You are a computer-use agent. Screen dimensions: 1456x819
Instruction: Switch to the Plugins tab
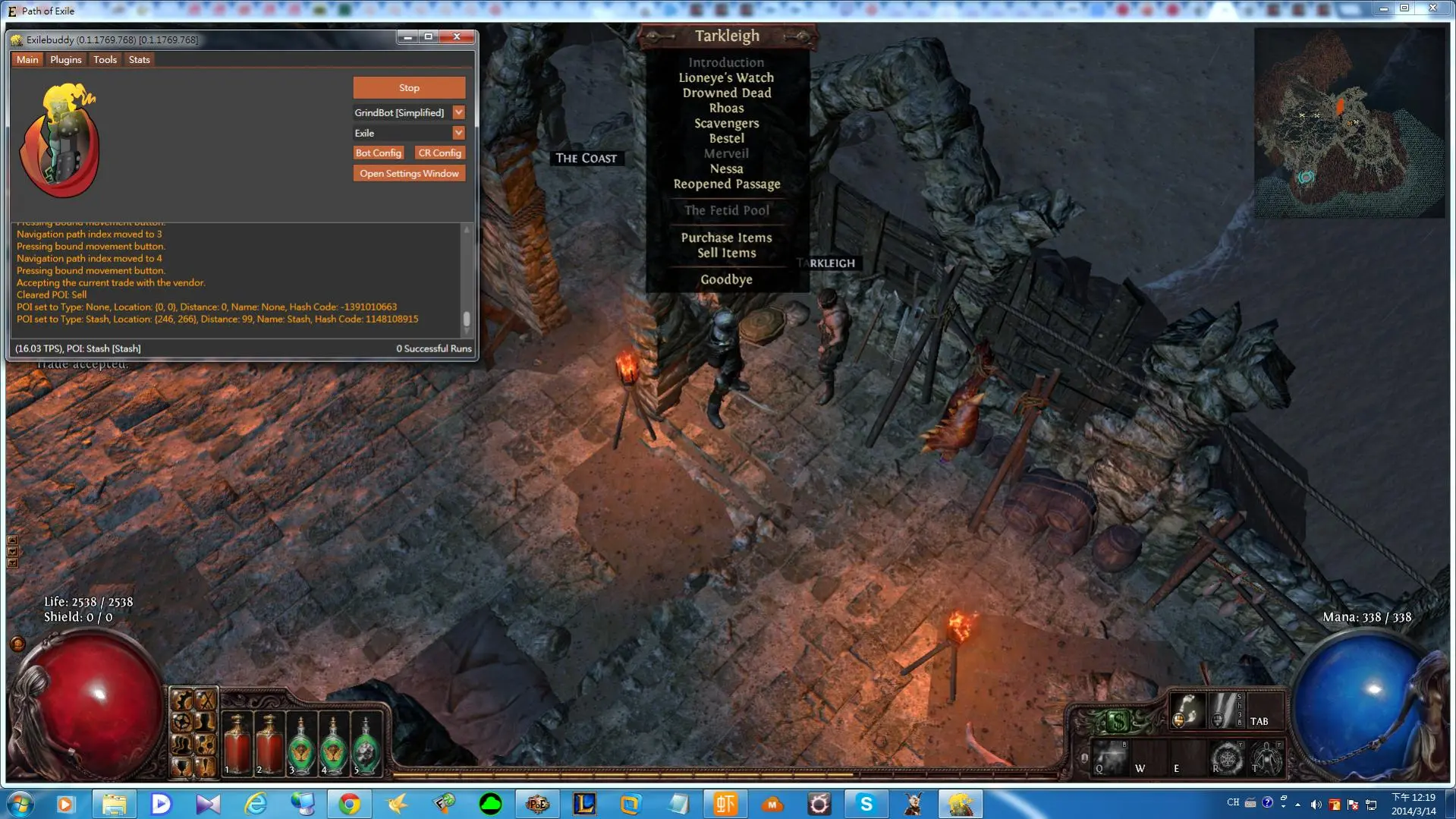click(x=65, y=60)
